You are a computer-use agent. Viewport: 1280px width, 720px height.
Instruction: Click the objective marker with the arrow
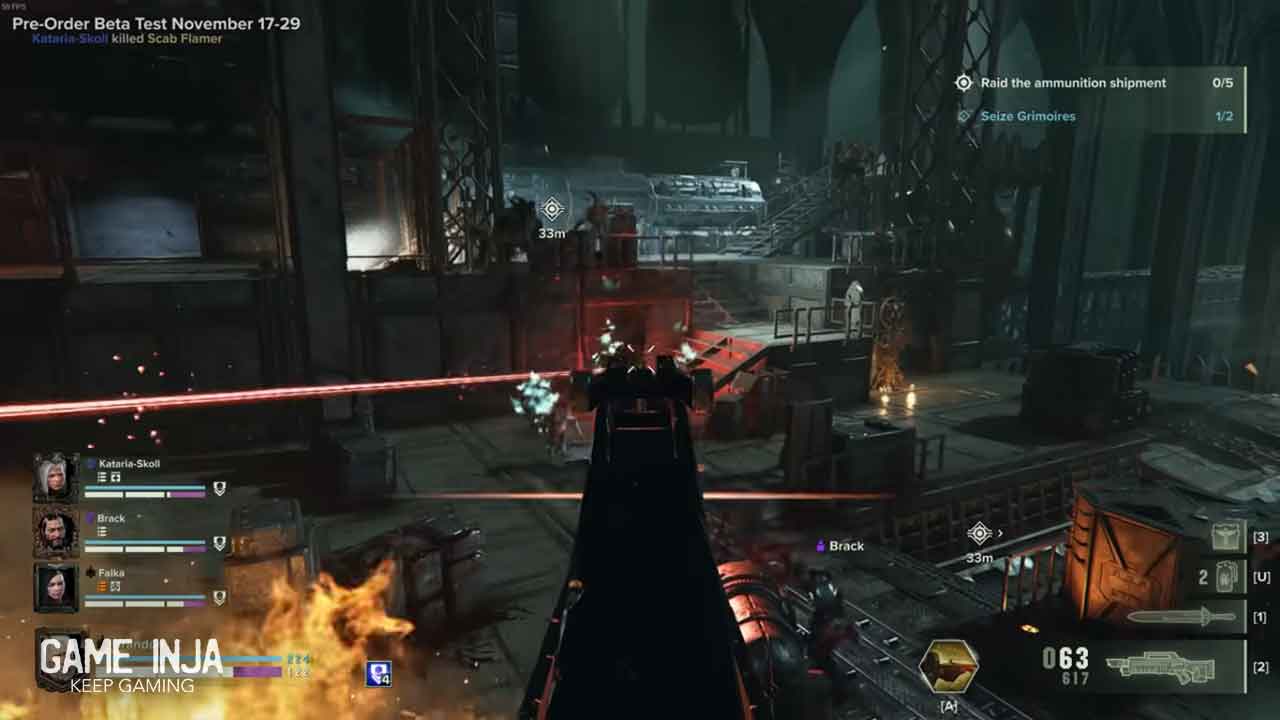pyautogui.click(x=980, y=533)
